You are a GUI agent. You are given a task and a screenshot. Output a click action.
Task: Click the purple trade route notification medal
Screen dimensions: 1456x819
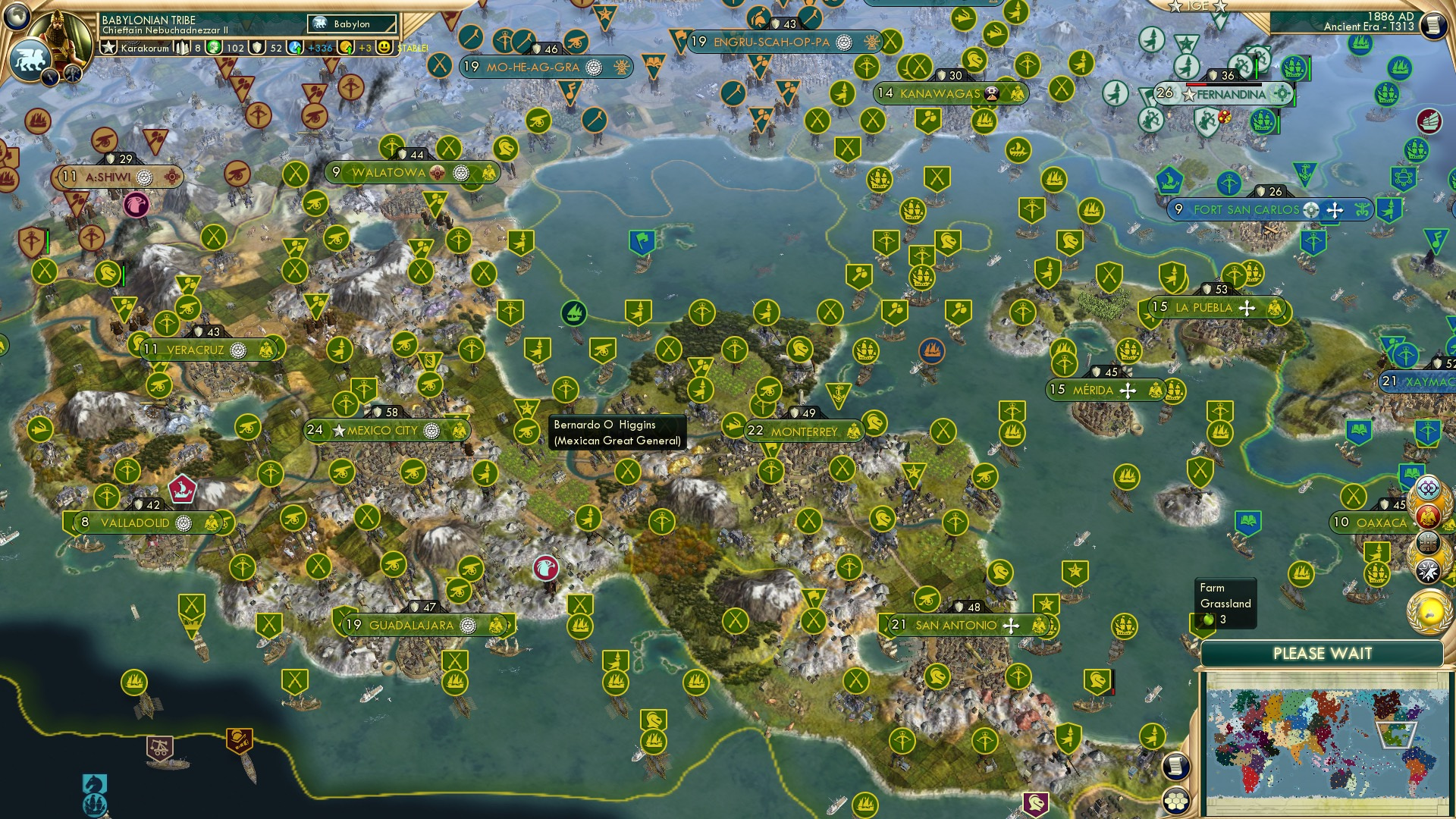pyautogui.click(x=1428, y=488)
